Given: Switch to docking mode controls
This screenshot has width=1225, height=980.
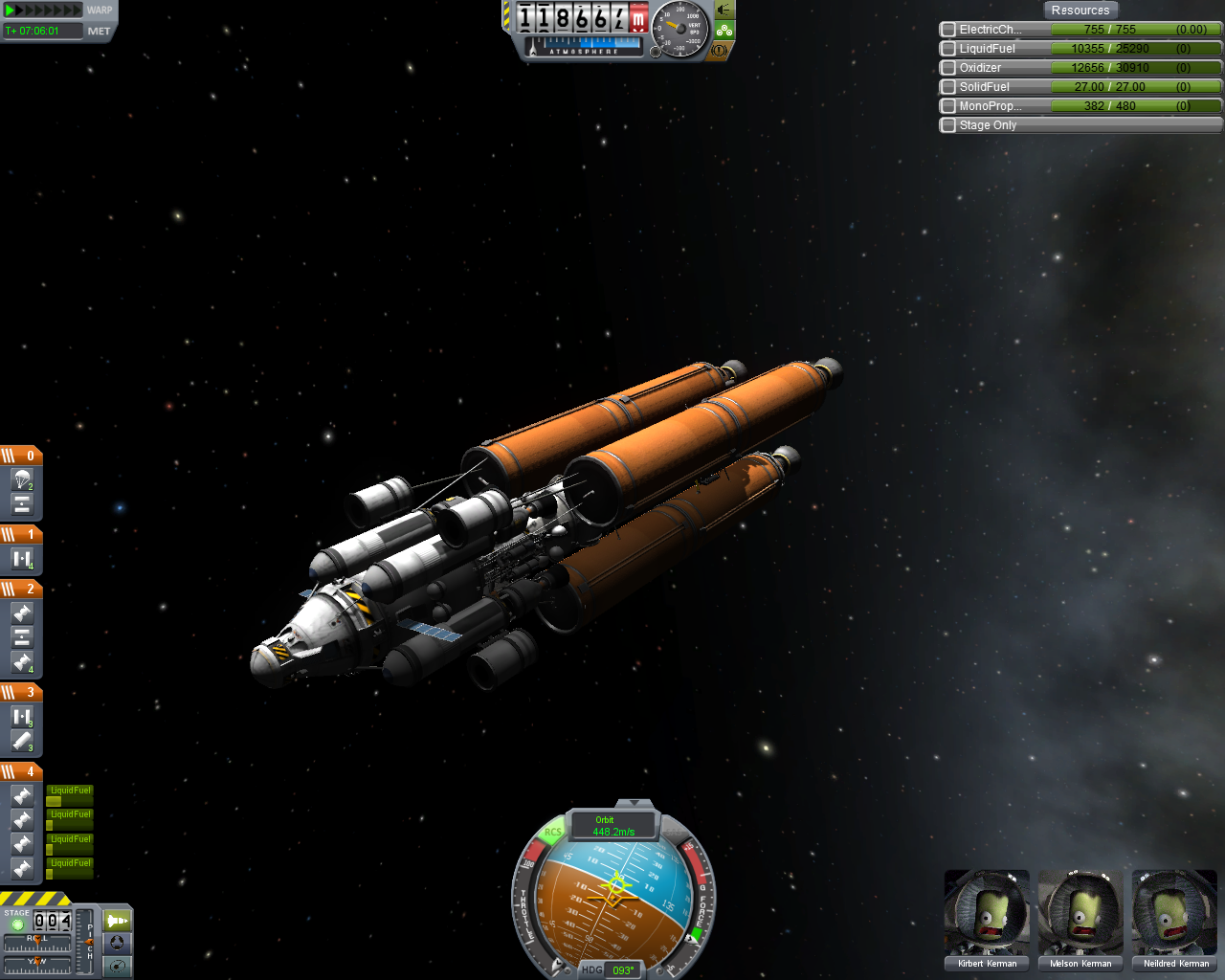Looking at the screenshot, I should coord(117,943).
